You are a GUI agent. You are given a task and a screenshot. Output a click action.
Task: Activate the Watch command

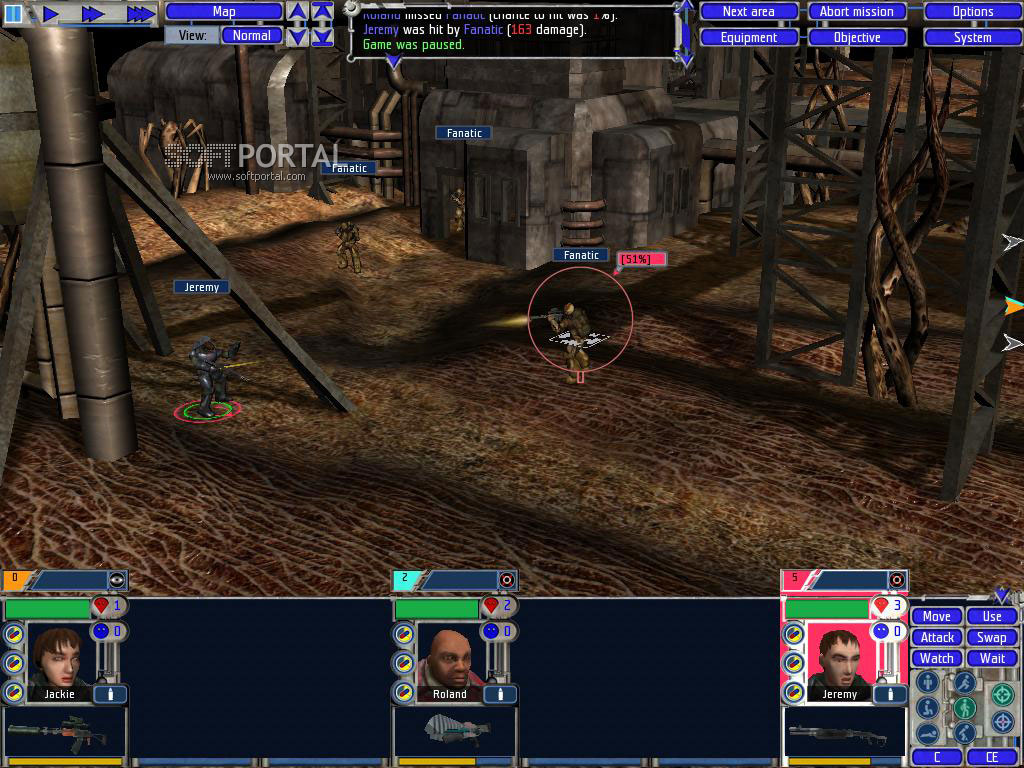click(937, 658)
